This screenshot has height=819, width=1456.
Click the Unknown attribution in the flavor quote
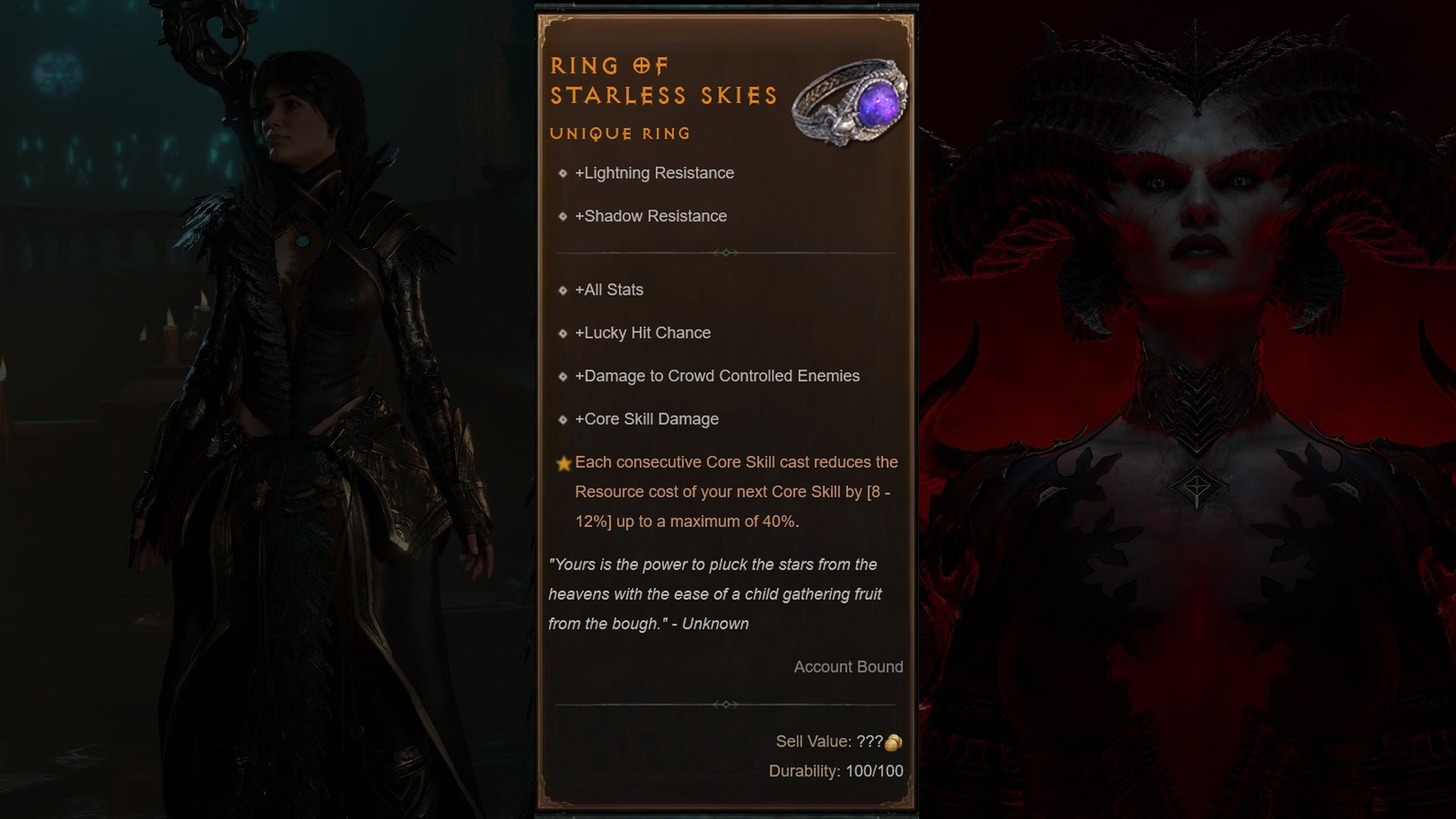pyautogui.click(x=715, y=623)
